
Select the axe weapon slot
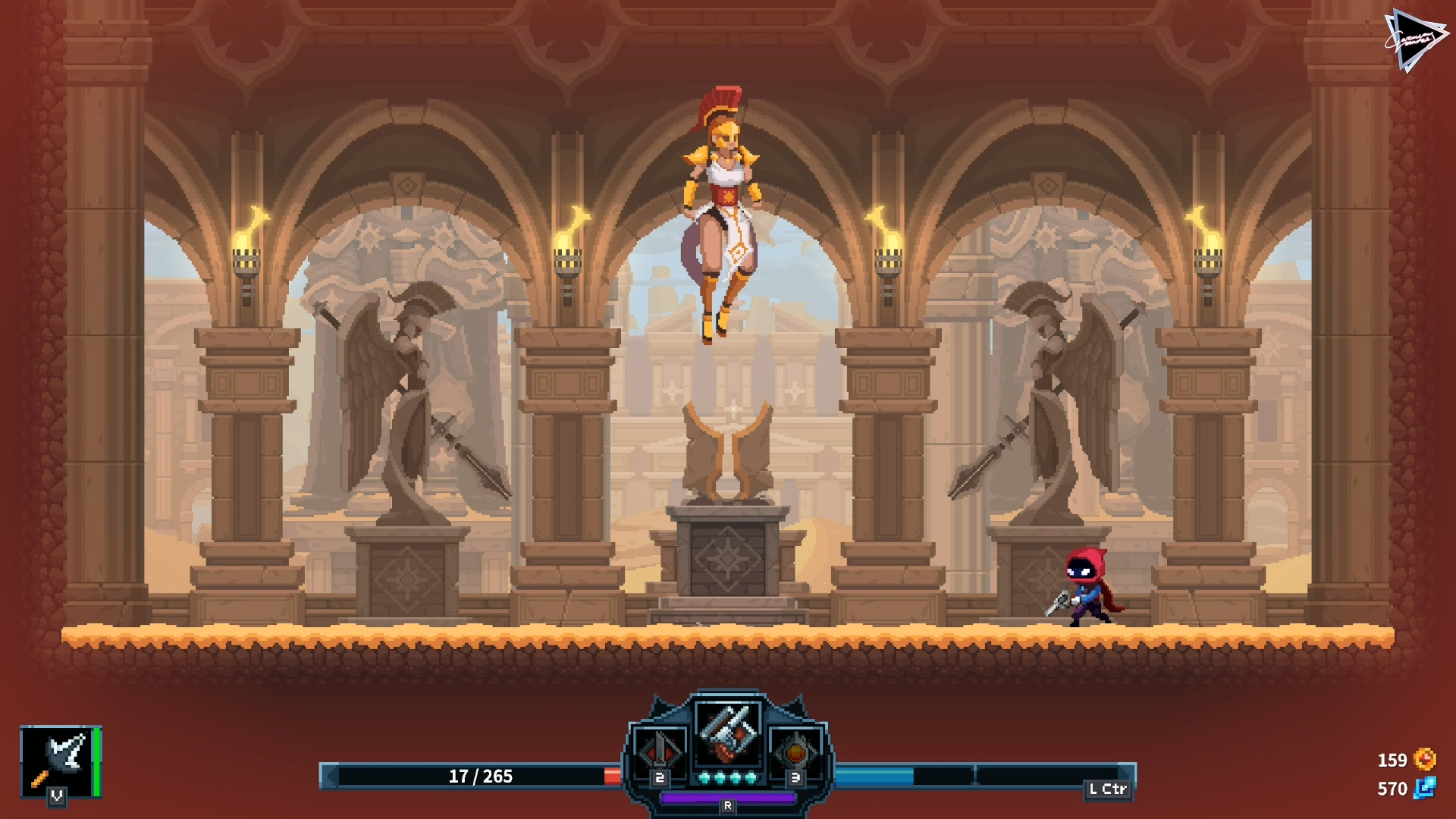(x=58, y=761)
